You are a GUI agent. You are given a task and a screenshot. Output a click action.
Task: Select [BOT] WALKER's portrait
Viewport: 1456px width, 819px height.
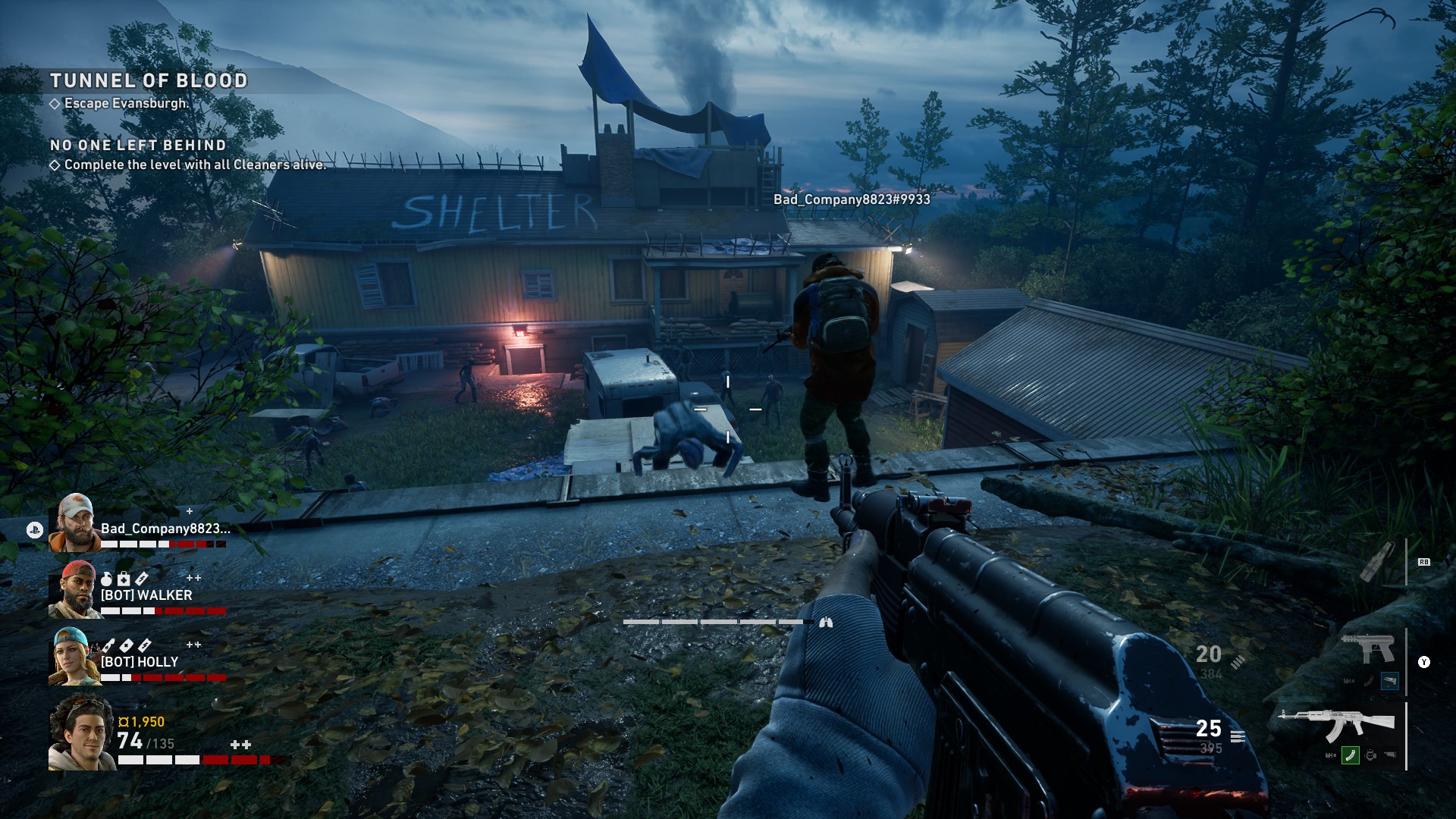click(74, 589)
